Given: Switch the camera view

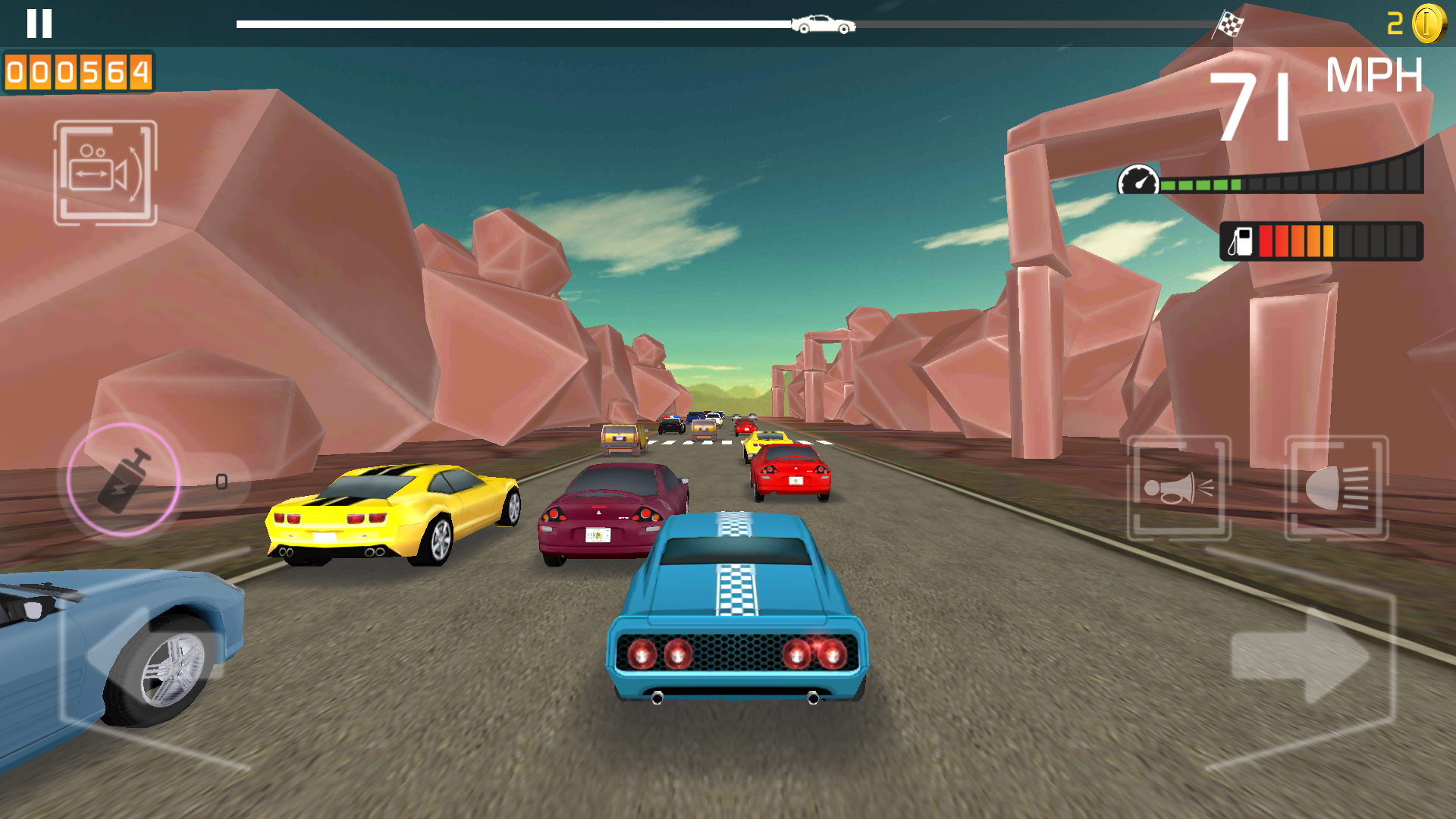Looking at the screenshot, I should point(105,173).
